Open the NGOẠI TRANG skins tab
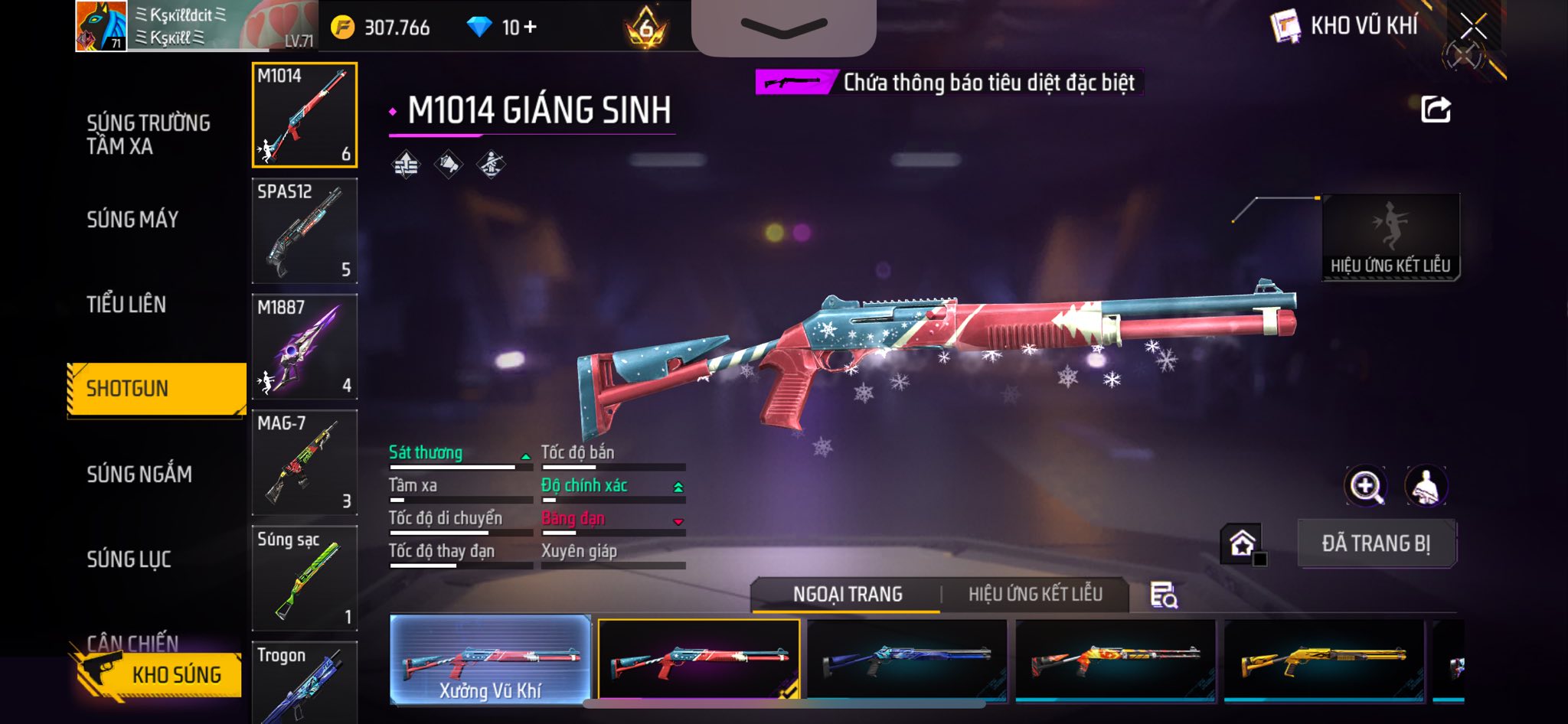The height and width of the screenshot is (724, 1568). pyautogui.click(x=848, y=595)
